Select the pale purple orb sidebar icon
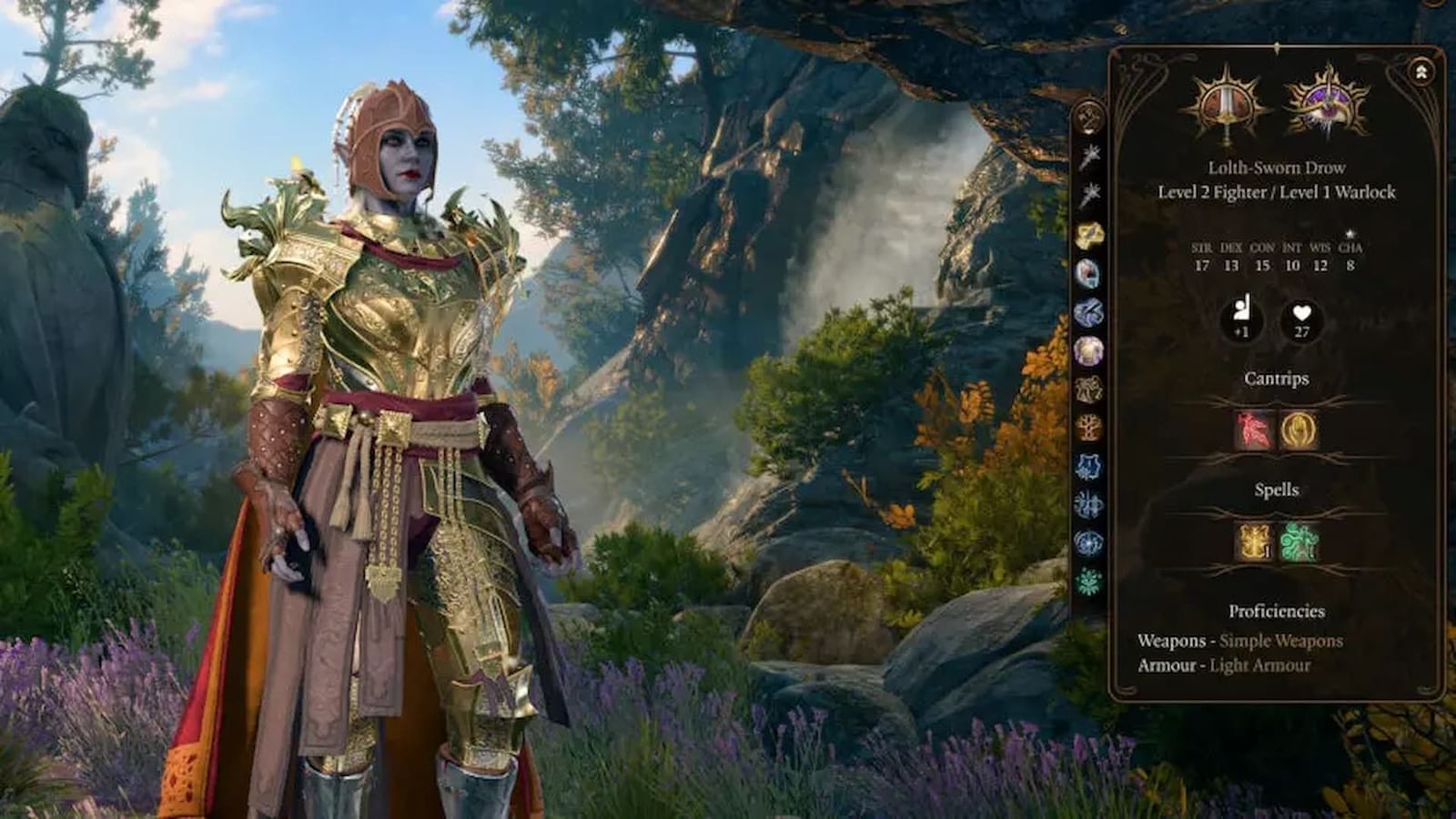Screen dimensions: 1456x819 1088,350
